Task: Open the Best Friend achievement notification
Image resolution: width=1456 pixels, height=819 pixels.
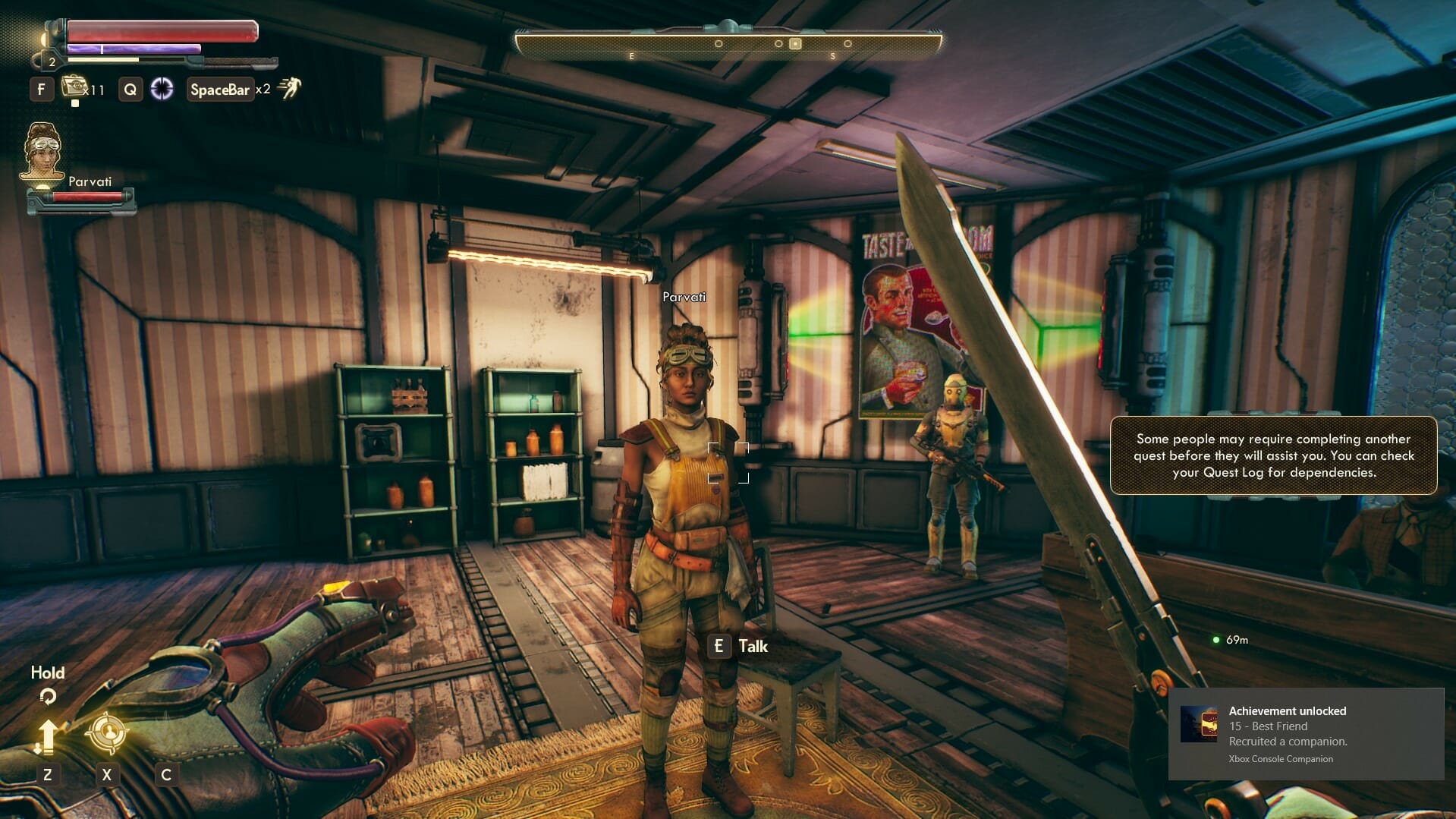Action: (x=1306, y=733)
